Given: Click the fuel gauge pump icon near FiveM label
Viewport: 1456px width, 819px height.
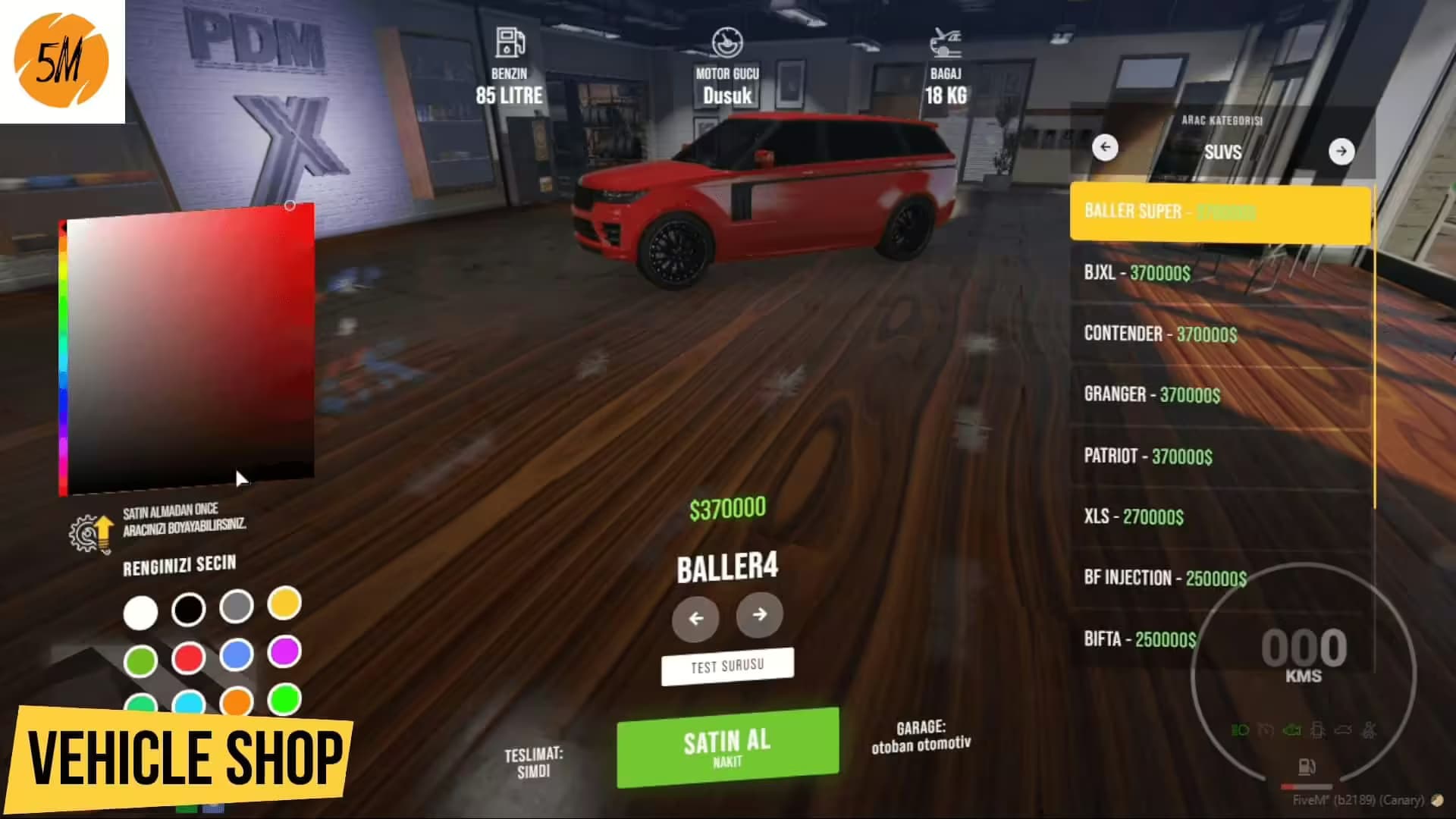Looking at the screenshot, I should click(1307, 767).
